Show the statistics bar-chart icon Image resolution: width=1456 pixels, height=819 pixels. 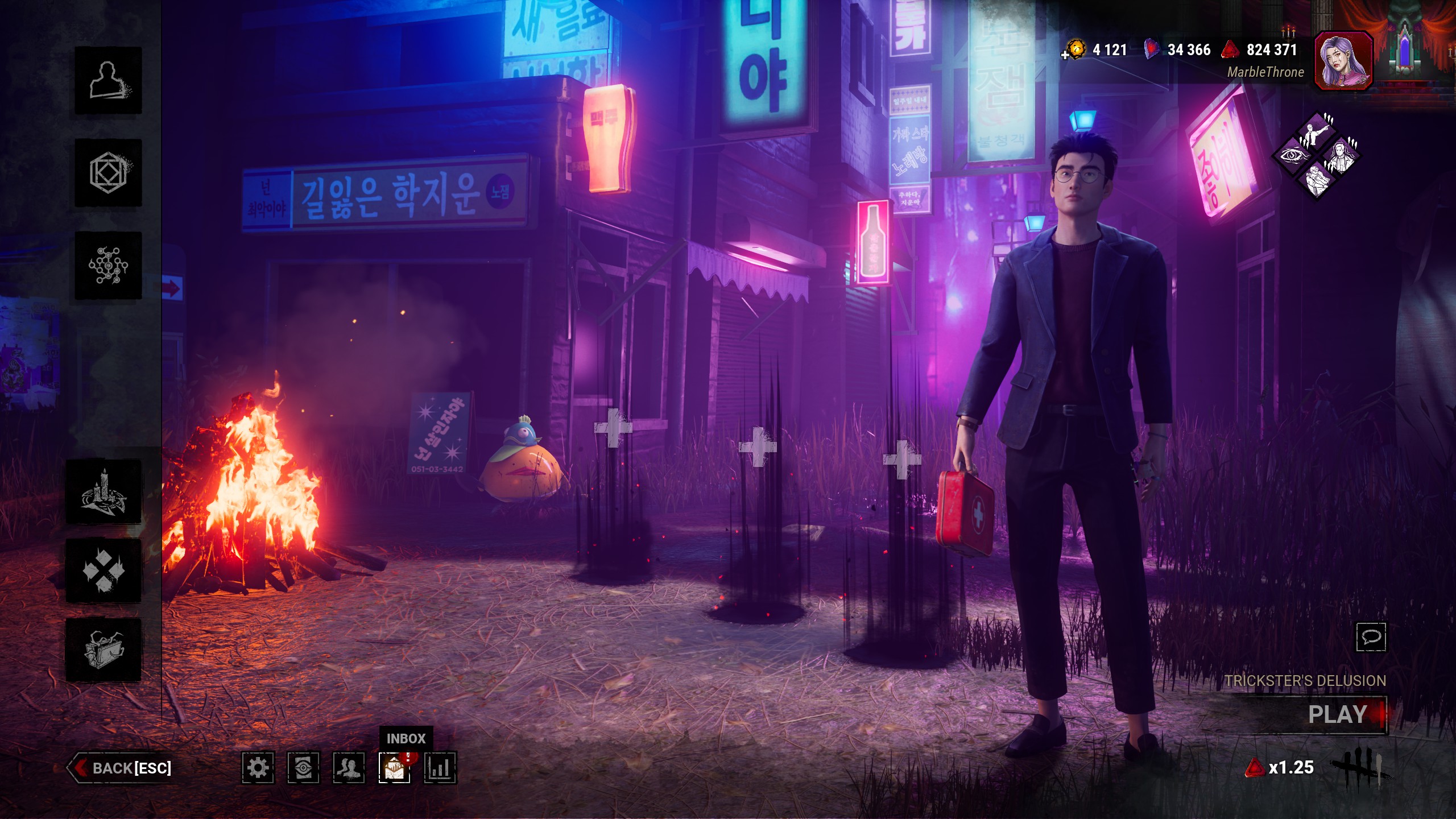[440, 768]
